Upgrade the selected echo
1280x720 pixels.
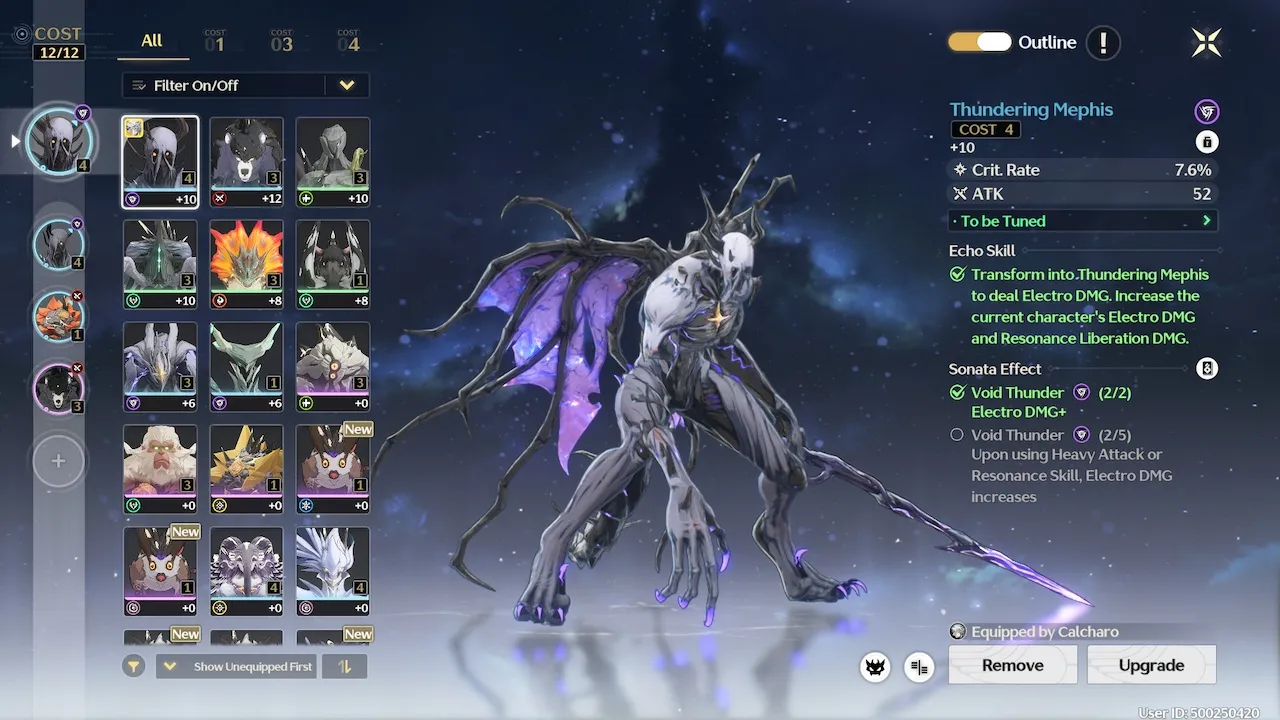tap(1151, 665)
